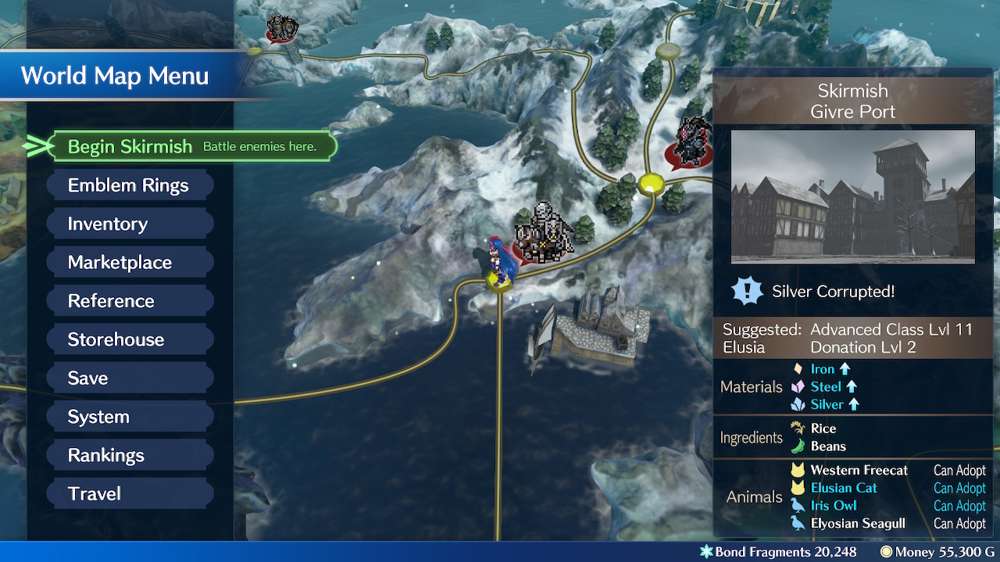Open the Storehouse
The image size is (1000, 562).
pyautogui.click(x=128, y=340)
